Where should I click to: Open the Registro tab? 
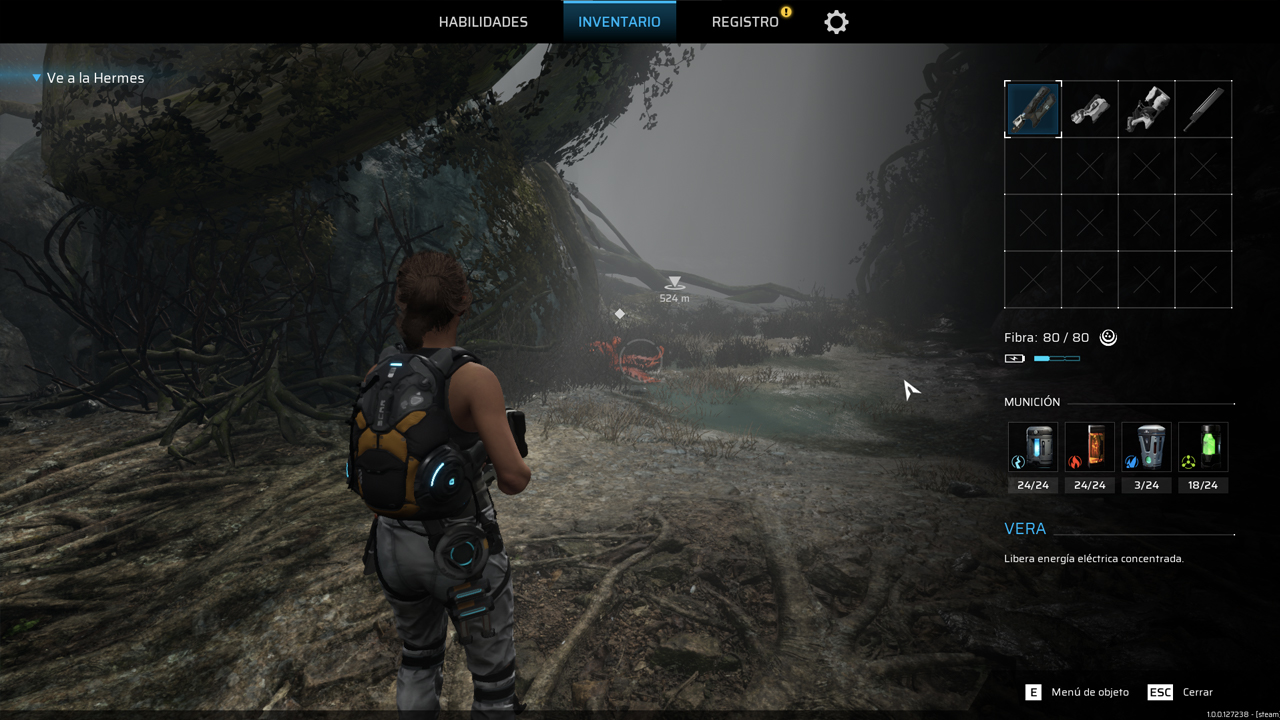click(745, 22)
